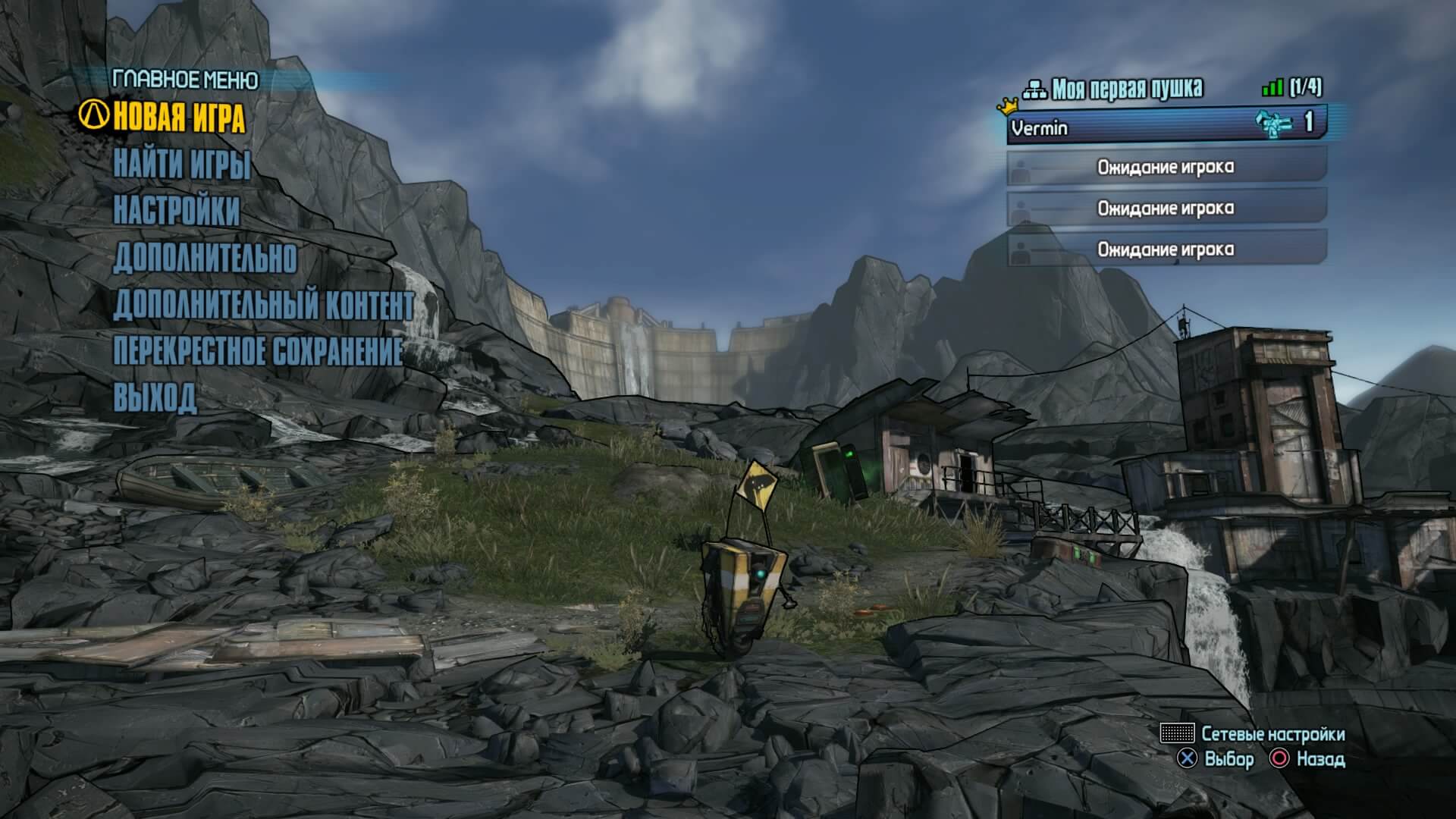The image size is (1456, 819).
Task: Open Настройки settings
Action: [177, 211]
